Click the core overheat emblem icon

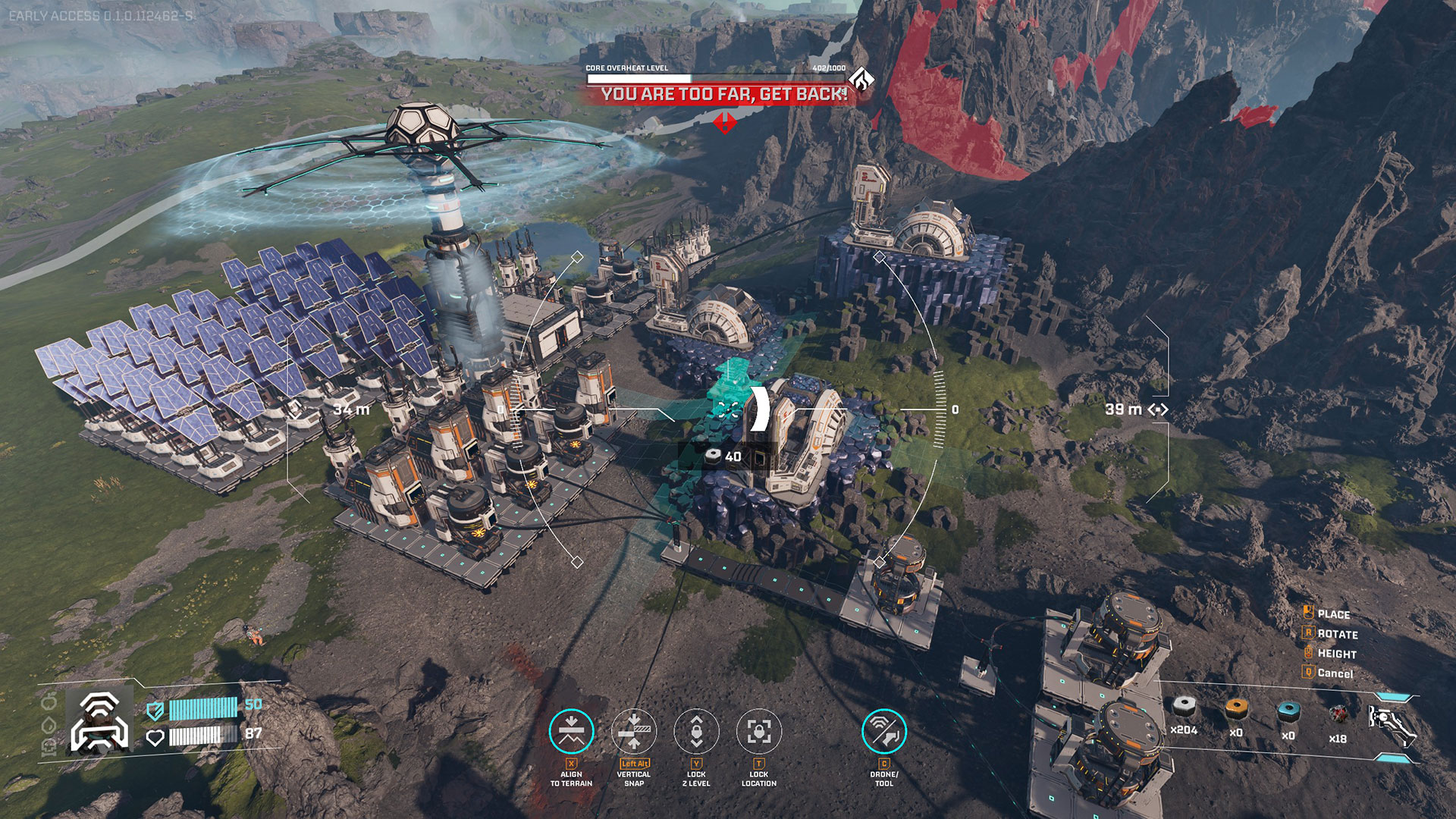tap(861, 79)
